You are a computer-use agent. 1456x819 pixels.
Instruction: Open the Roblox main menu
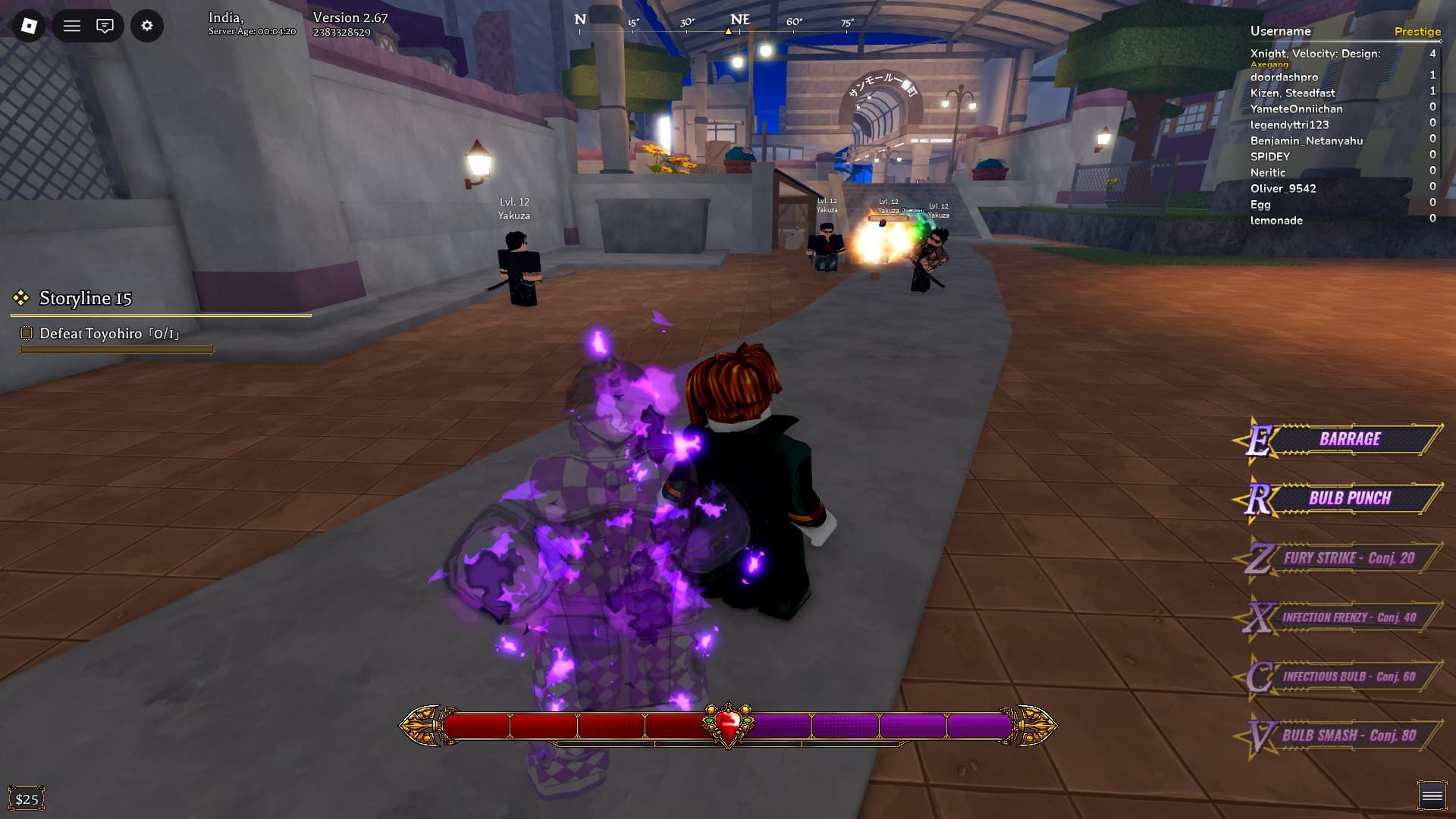click(x=29, y=26)
